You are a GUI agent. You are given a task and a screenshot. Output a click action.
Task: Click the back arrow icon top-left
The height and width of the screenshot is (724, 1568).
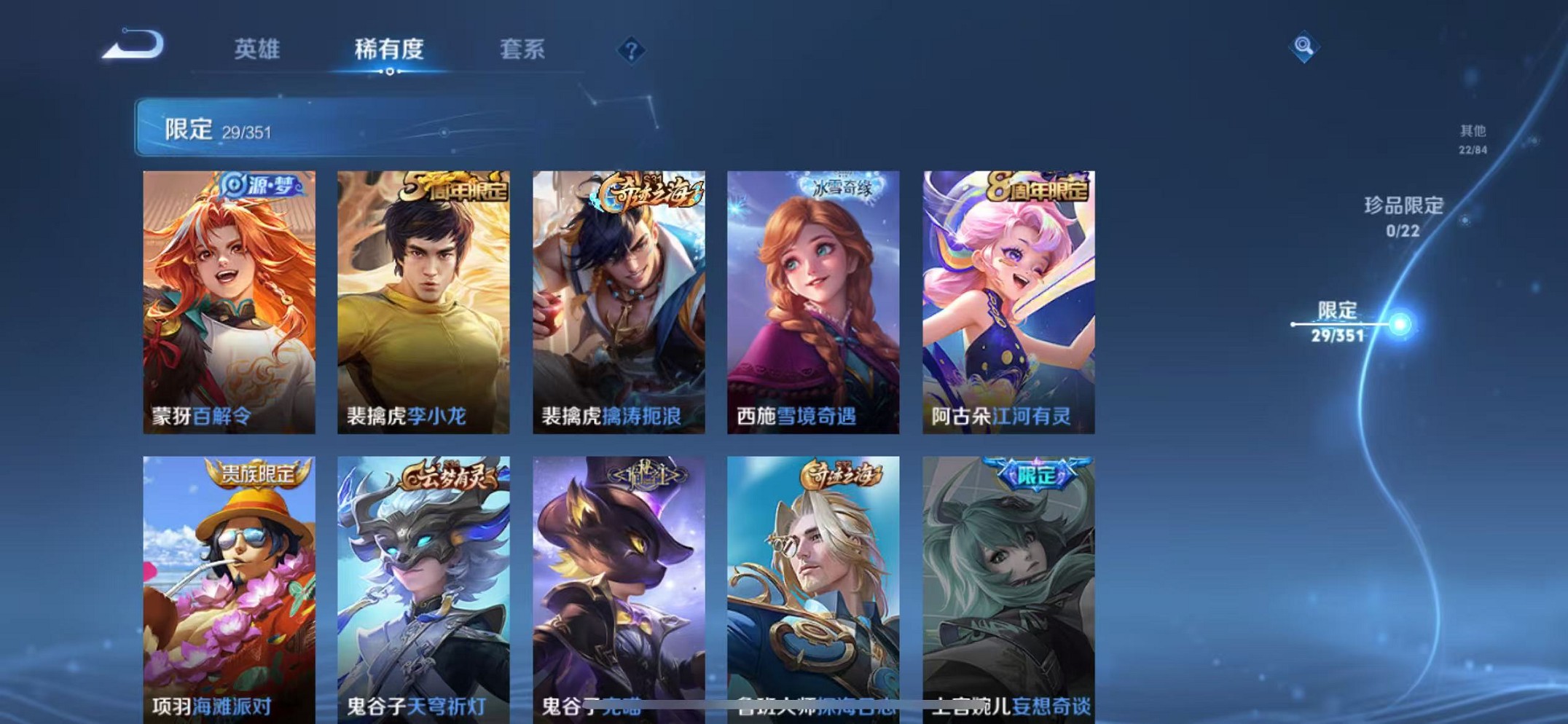pyautogui.click(x=133, y=46)
